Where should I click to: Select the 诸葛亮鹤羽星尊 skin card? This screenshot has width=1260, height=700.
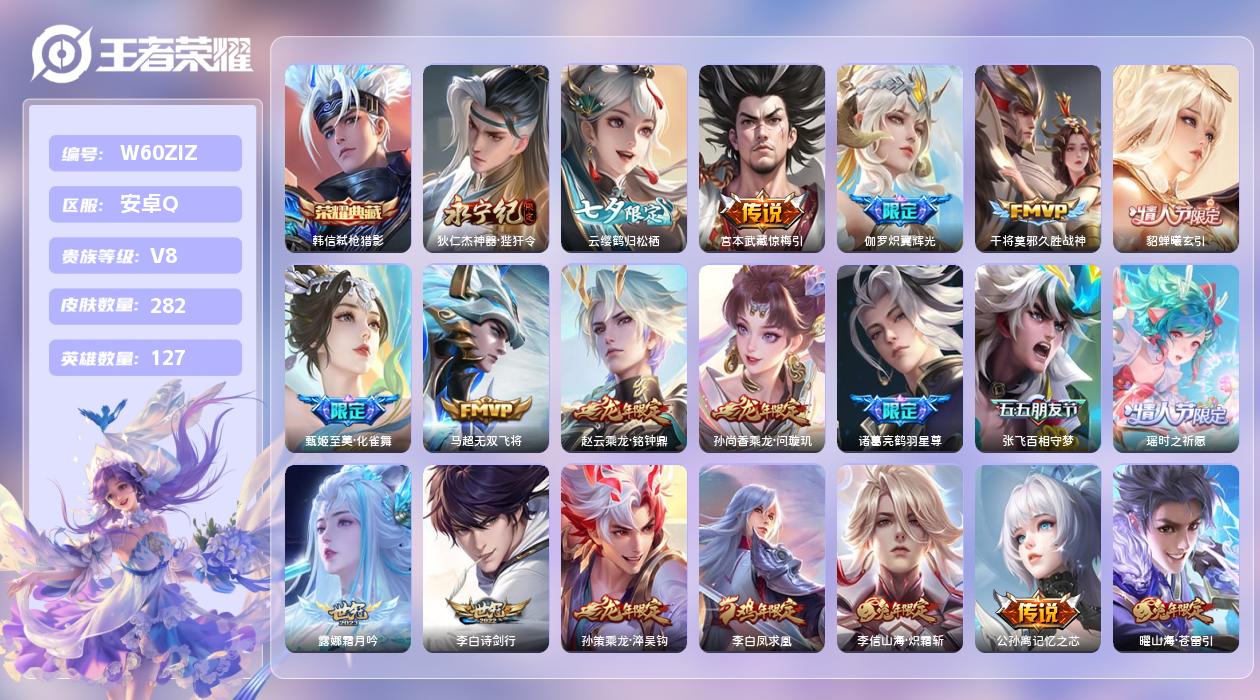coord(900,358)
